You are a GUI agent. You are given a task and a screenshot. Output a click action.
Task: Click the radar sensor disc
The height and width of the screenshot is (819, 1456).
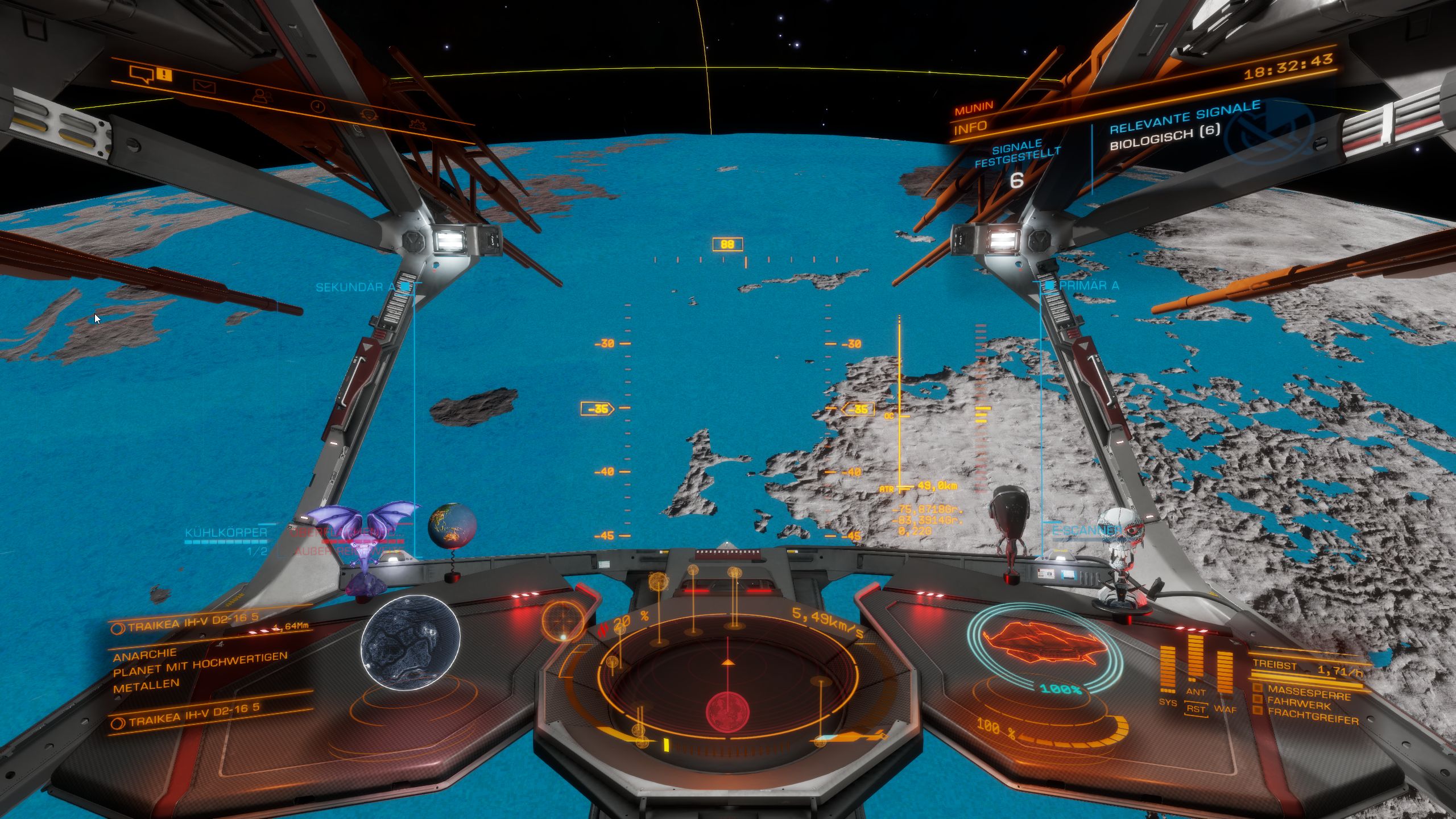click(727, 683)
